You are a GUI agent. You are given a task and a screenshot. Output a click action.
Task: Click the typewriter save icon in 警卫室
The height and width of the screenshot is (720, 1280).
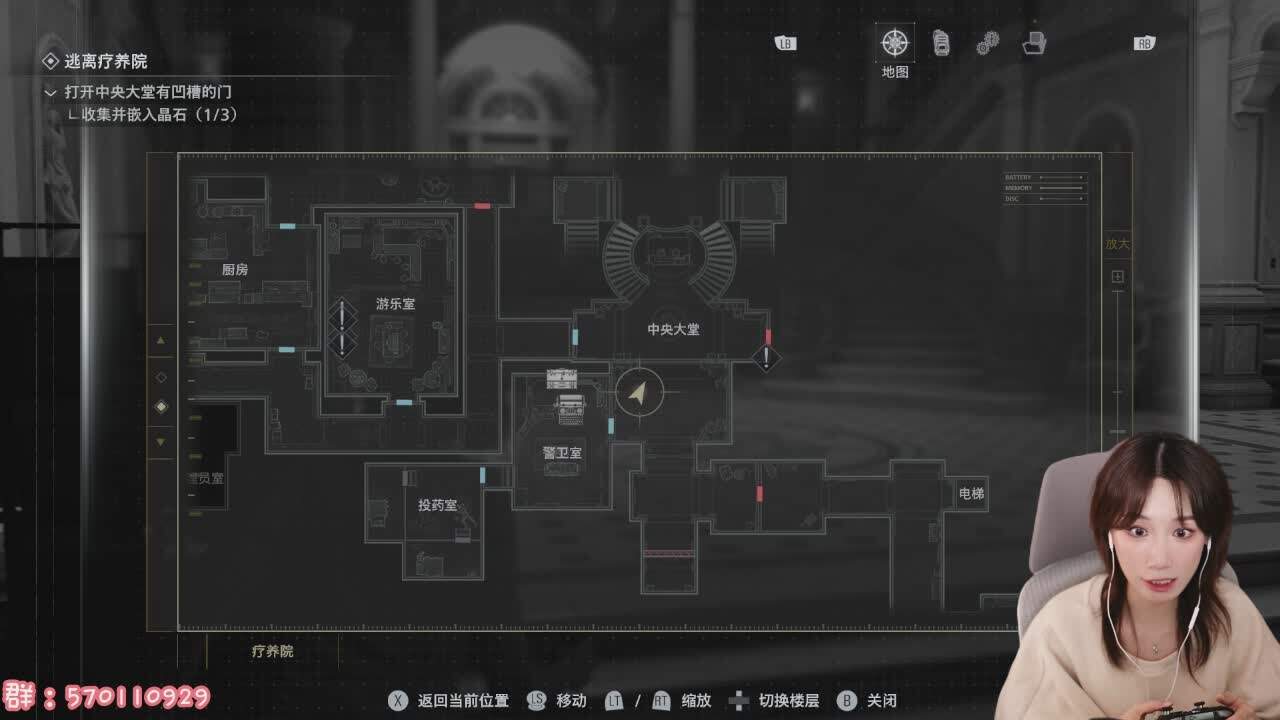coord(571,405)
